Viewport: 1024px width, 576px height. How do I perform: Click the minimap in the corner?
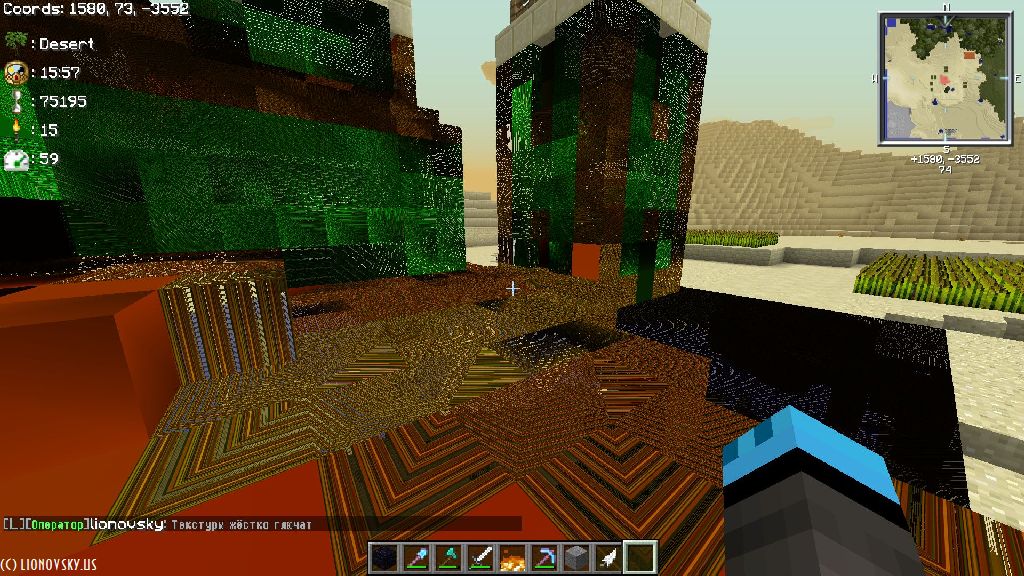[x=945, y=78]
